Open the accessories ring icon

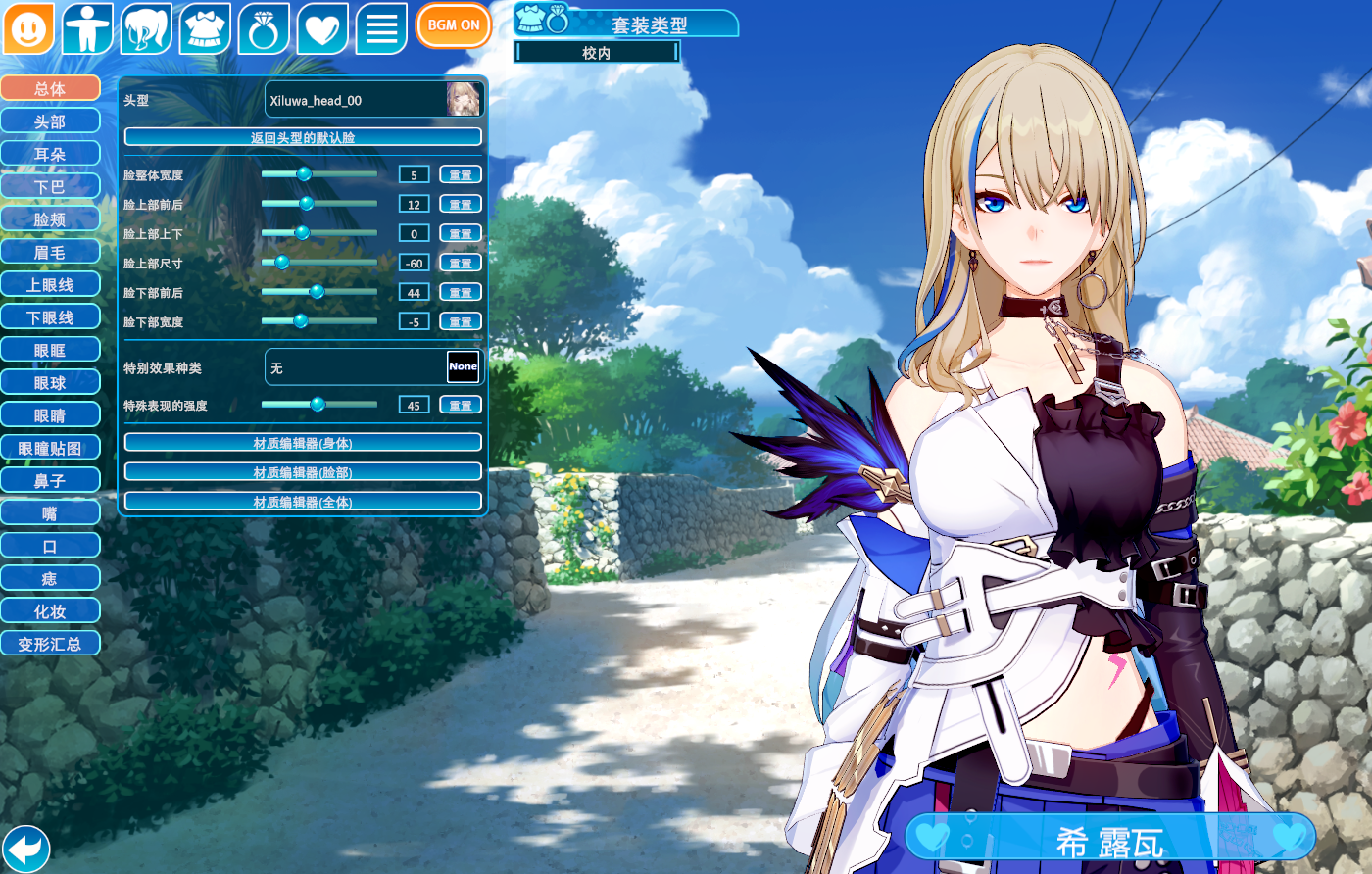click(x=264, y=28)
